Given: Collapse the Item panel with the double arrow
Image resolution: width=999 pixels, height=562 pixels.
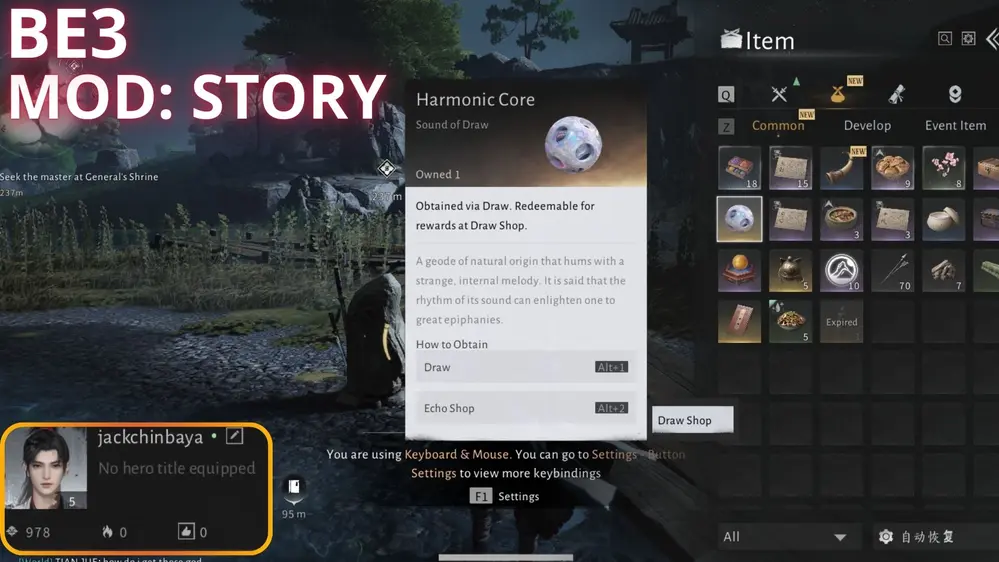Looking at the screenshot, I should click(x=991, y=38).
